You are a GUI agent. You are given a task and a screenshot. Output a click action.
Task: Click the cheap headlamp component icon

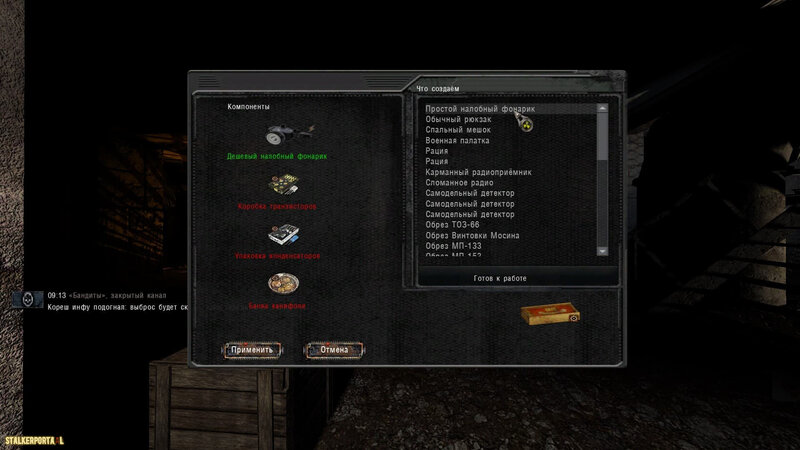(286, 136)
